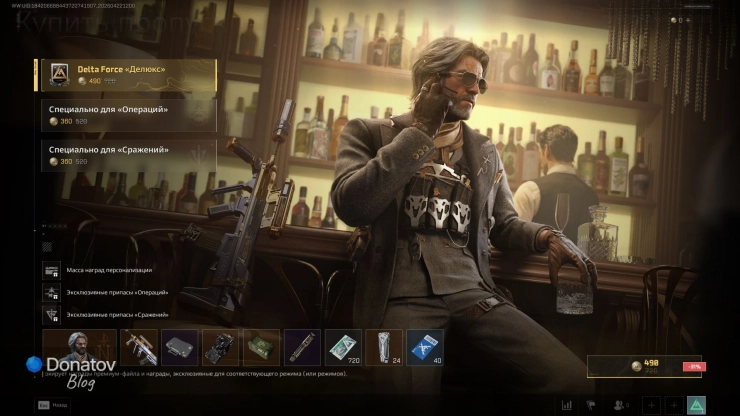Open the friends list icon
740x416 pixels.
tap(620, 405)
